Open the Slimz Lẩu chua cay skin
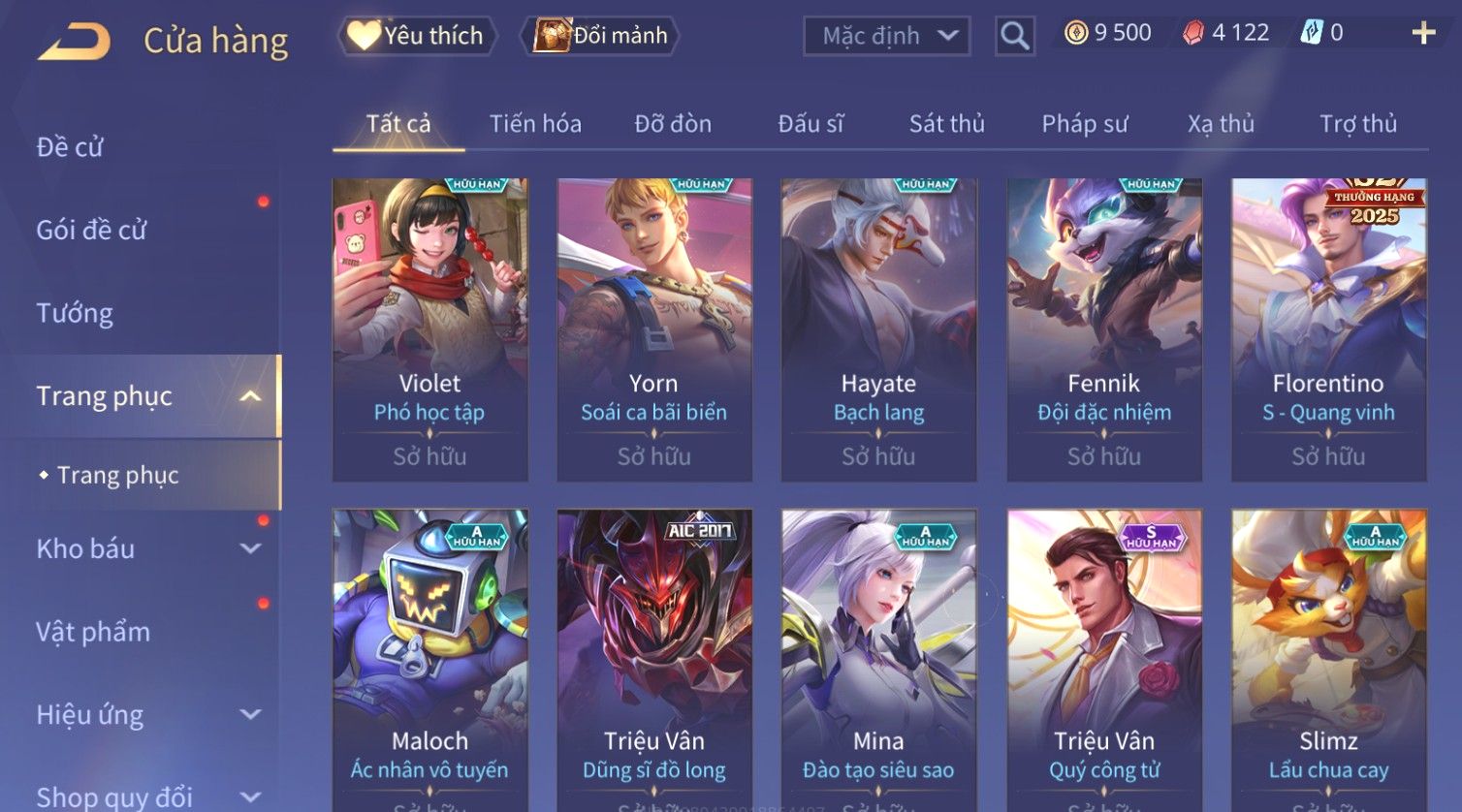The width and height of the screenshot is (1462, 812). (1328, 659)
